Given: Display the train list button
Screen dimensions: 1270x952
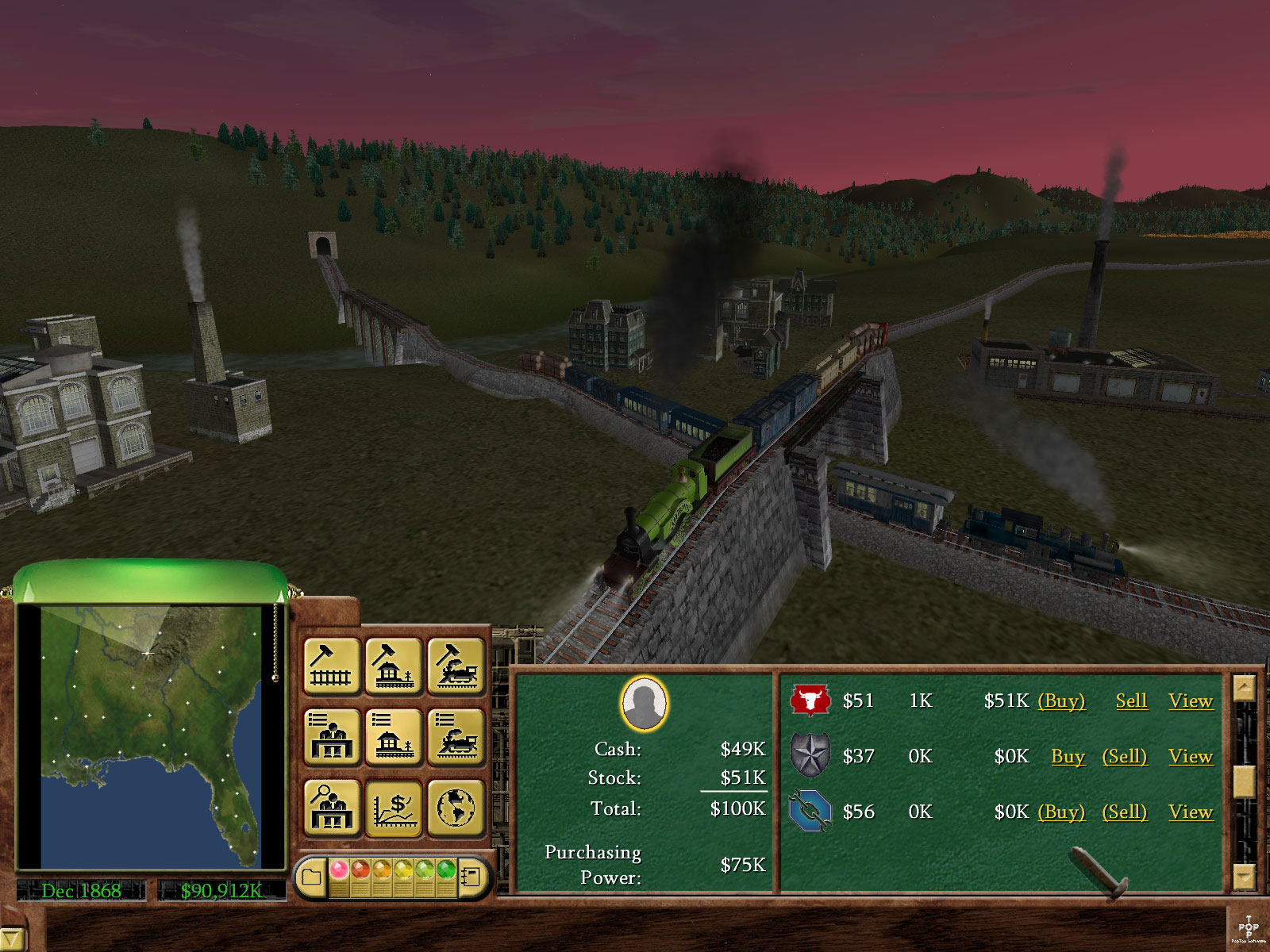Looking at the screenshot, I should [x=456, y=737].
